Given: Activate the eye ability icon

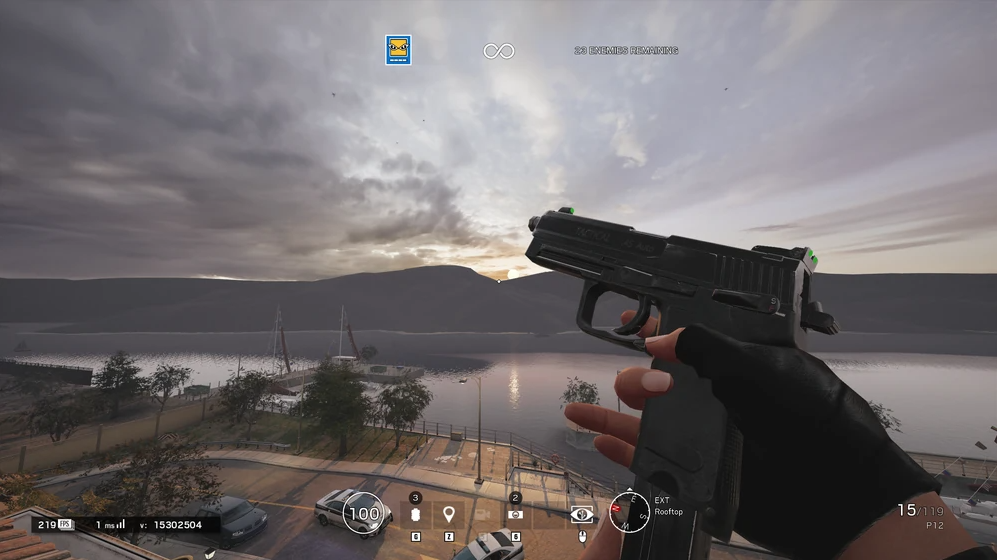Looking at the screenshot, I should click(x=581, y=514).
